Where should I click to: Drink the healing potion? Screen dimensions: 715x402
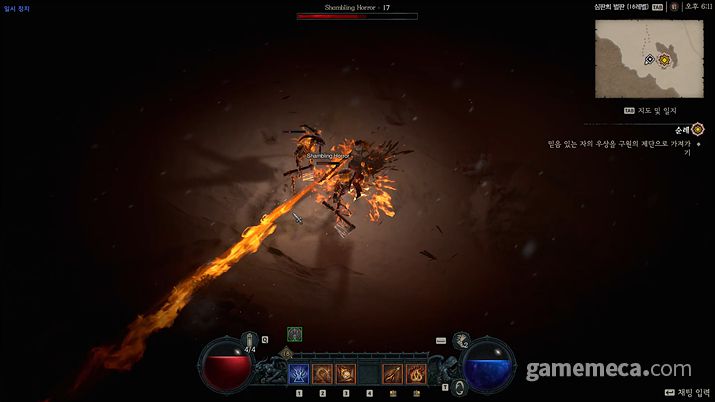point(250,342)
